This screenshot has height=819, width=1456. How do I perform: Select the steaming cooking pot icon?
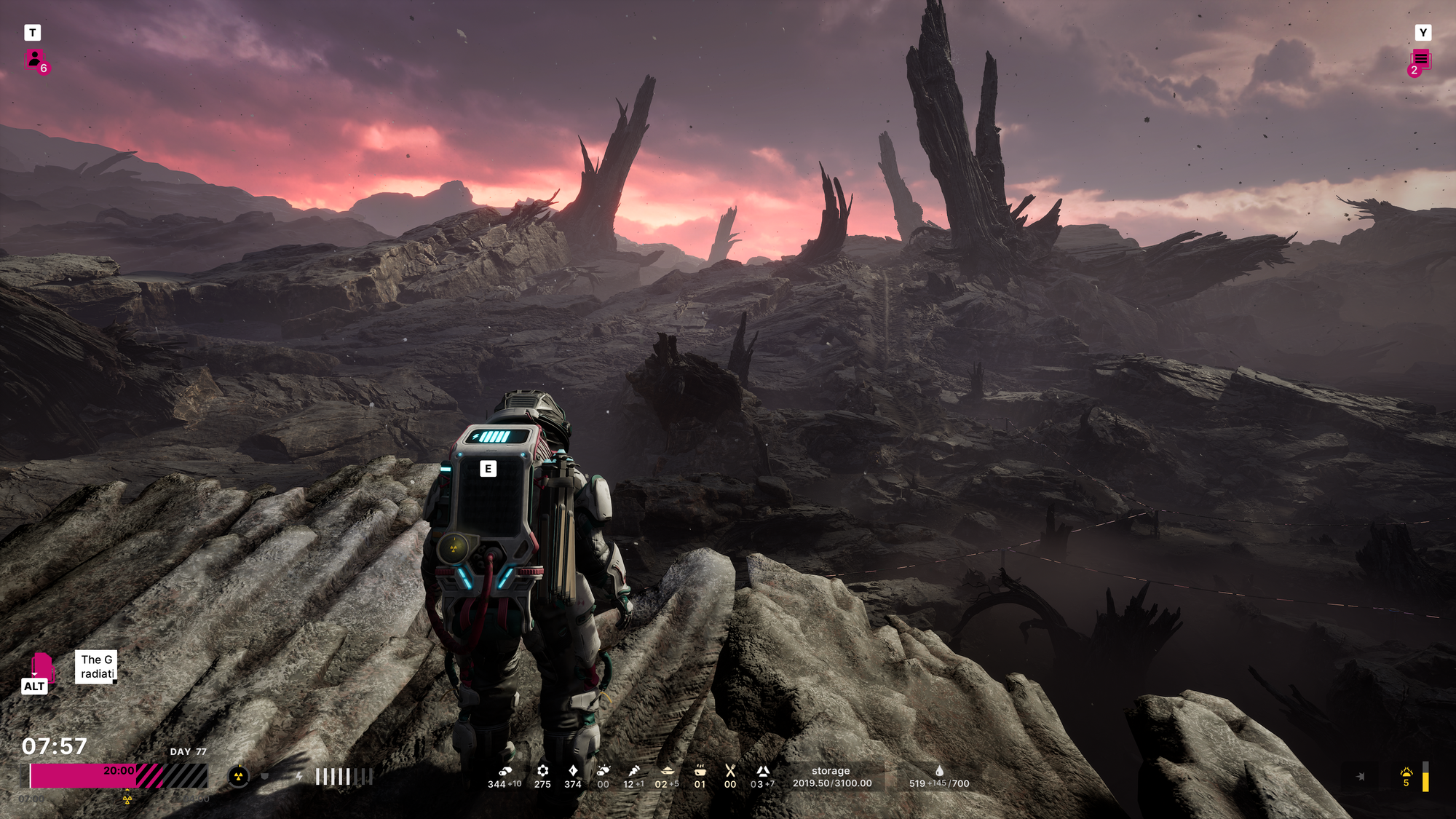[x=700, y=771]
